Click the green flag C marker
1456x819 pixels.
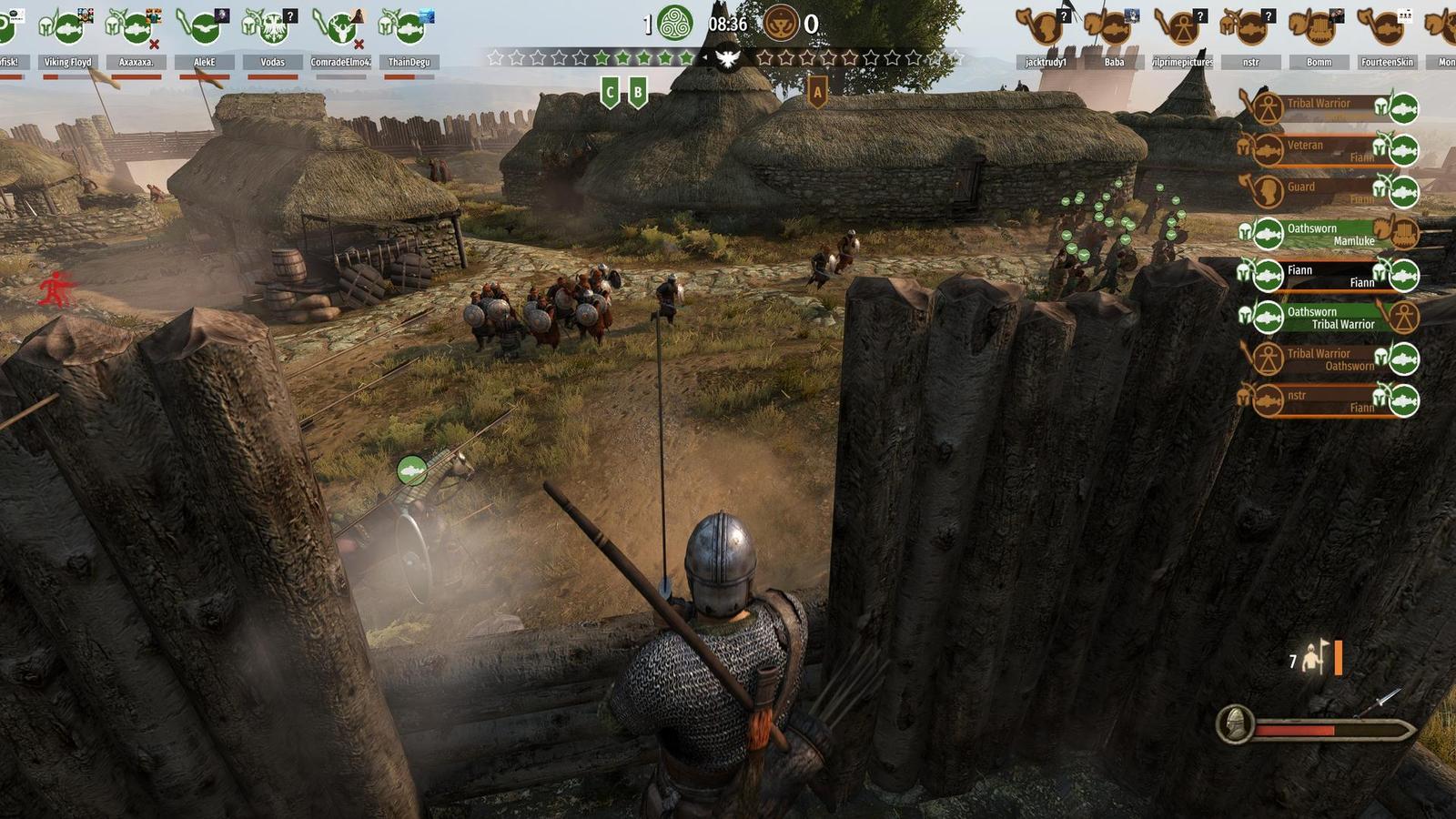[x=610, y=92]
